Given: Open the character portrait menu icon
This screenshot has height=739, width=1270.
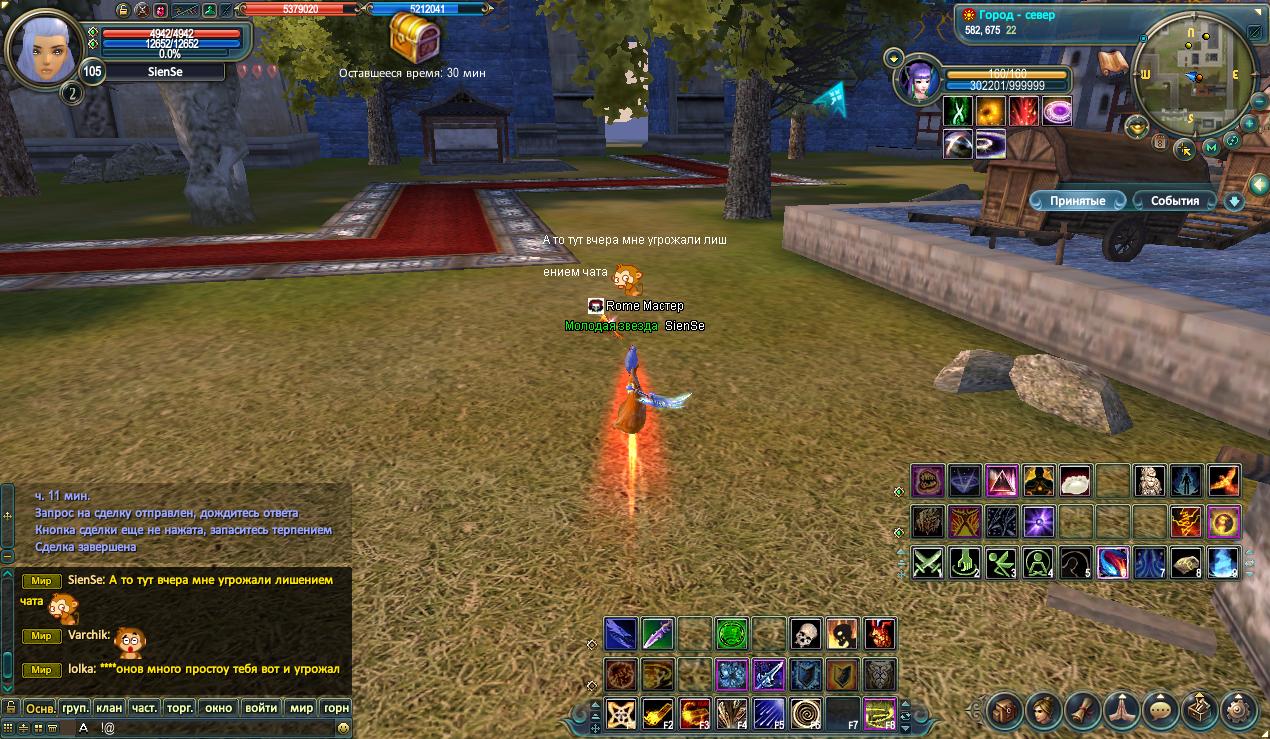Looking at the screenshot, I should tap(1044, 711).
